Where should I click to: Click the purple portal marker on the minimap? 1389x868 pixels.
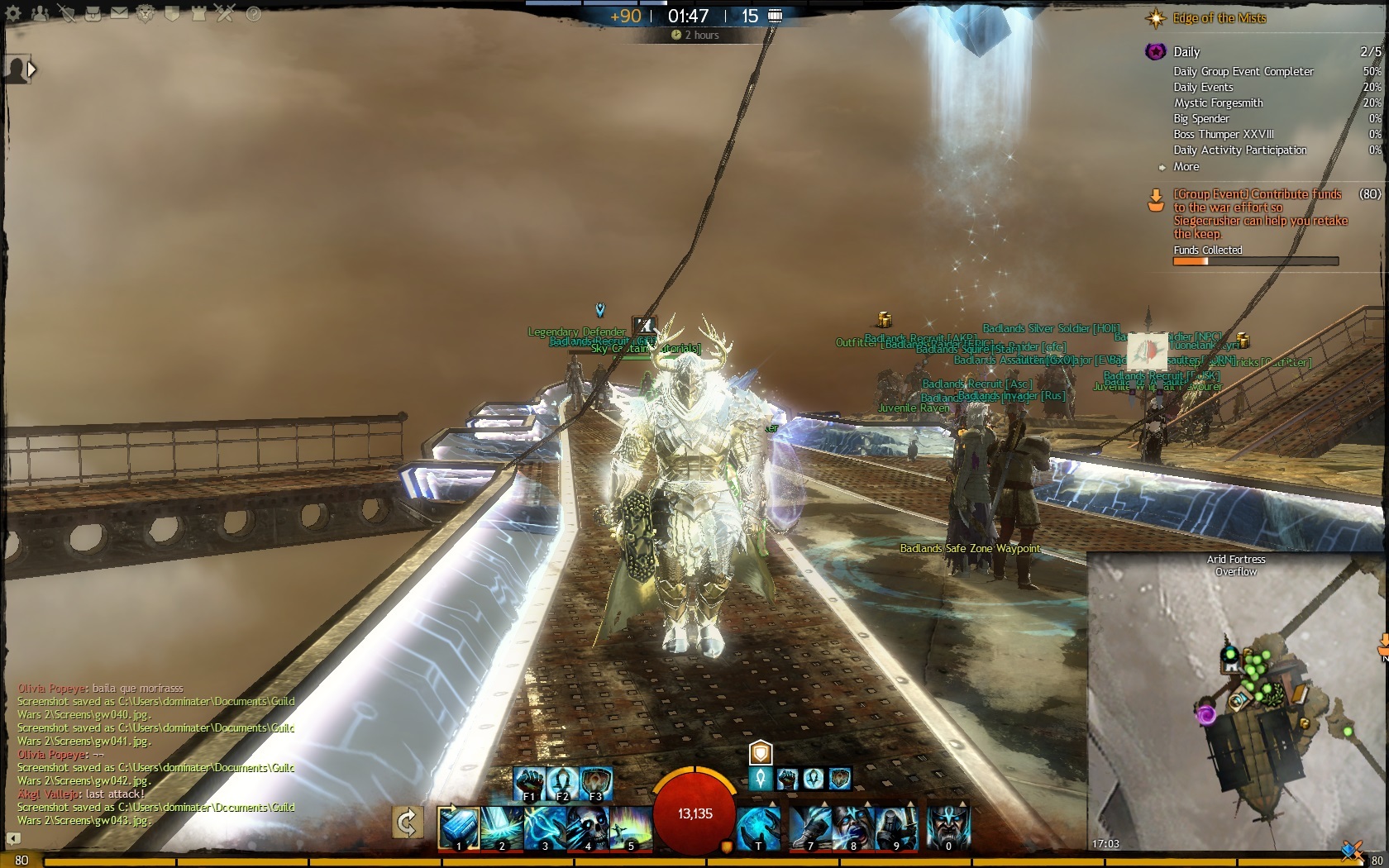click(x=1206, y=713)
